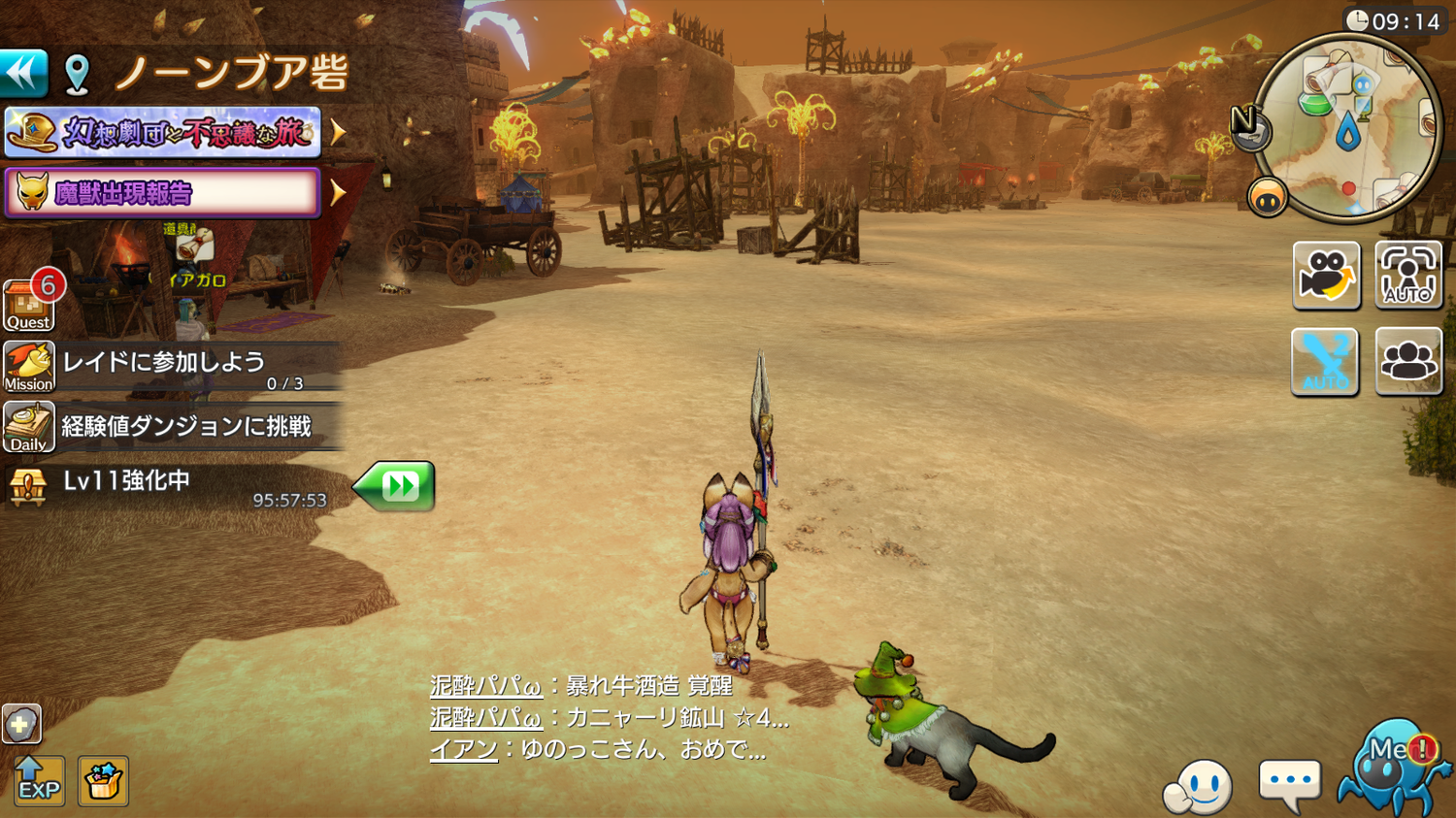The image size is (1456, 818).
Task: Open the 幻想劇団と不思議な旅 event banner
Action: pyautogui.click(x=163, y=132)
